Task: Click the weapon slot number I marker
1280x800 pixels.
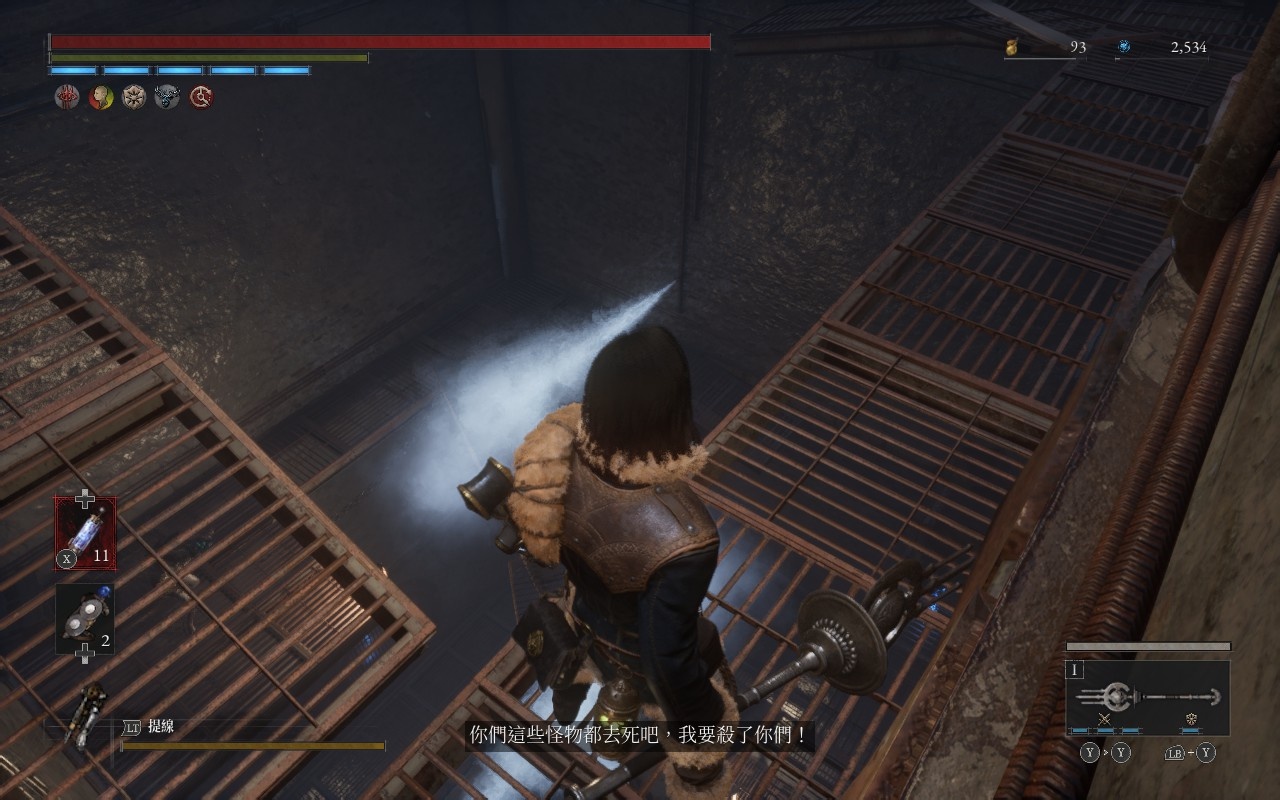Action: pos(1076,670)
